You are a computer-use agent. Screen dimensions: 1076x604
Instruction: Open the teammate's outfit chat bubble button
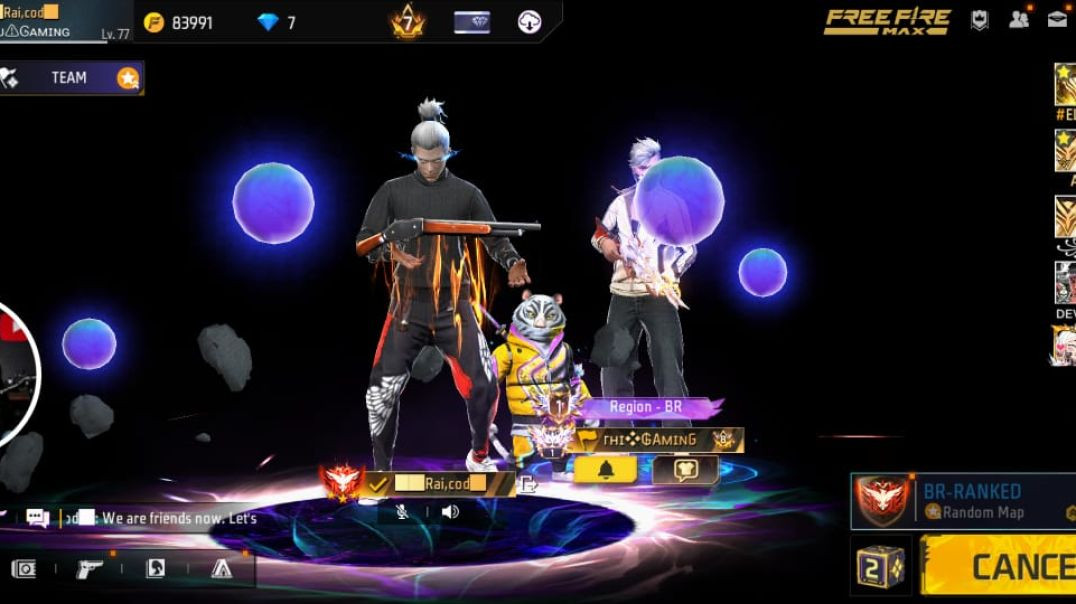[685, 470]
